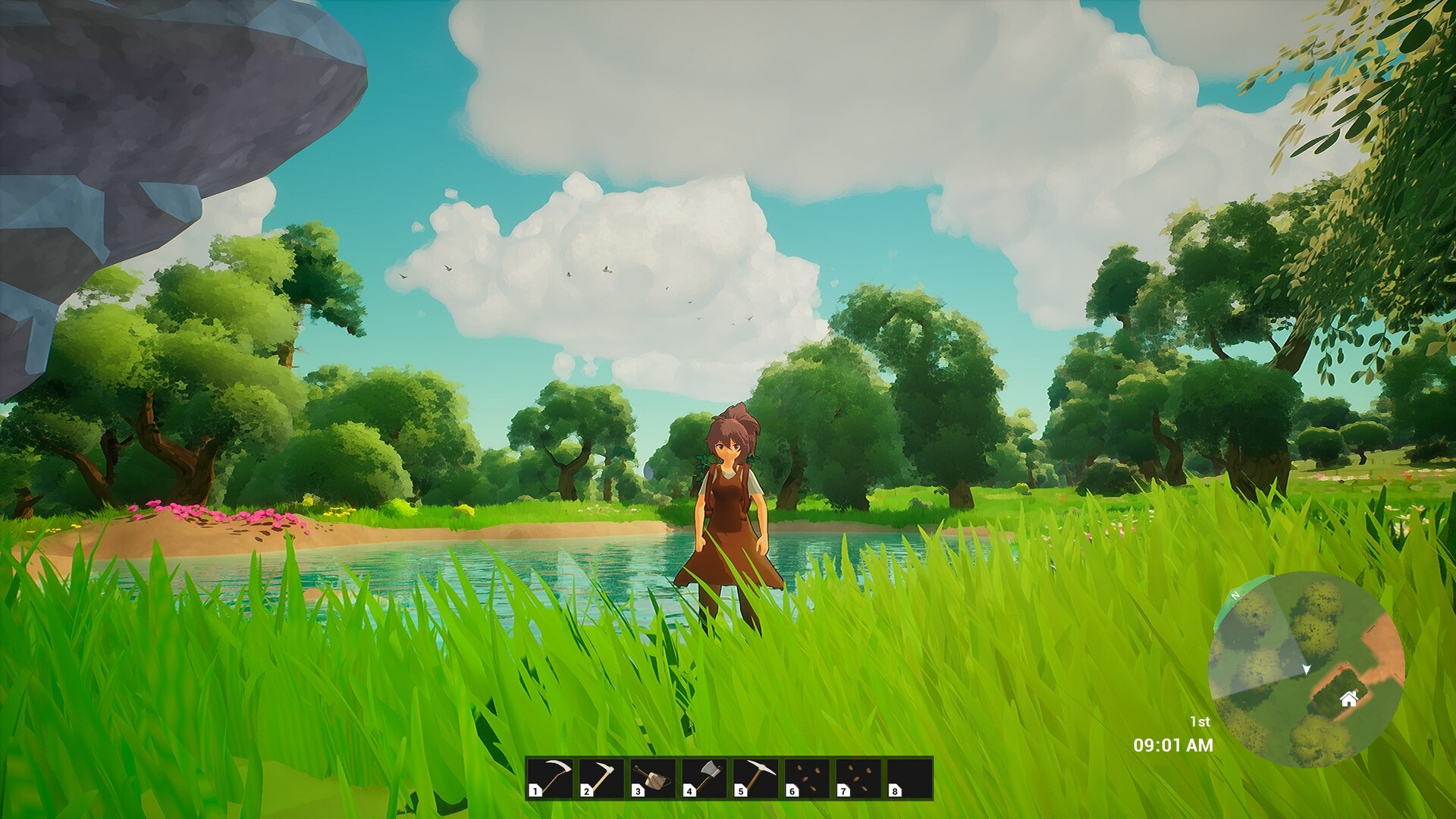Click the N compass marker on the minimap
Viewport: 1456px width, 819px height.
pyautogui.click(x=1235, y=595)
